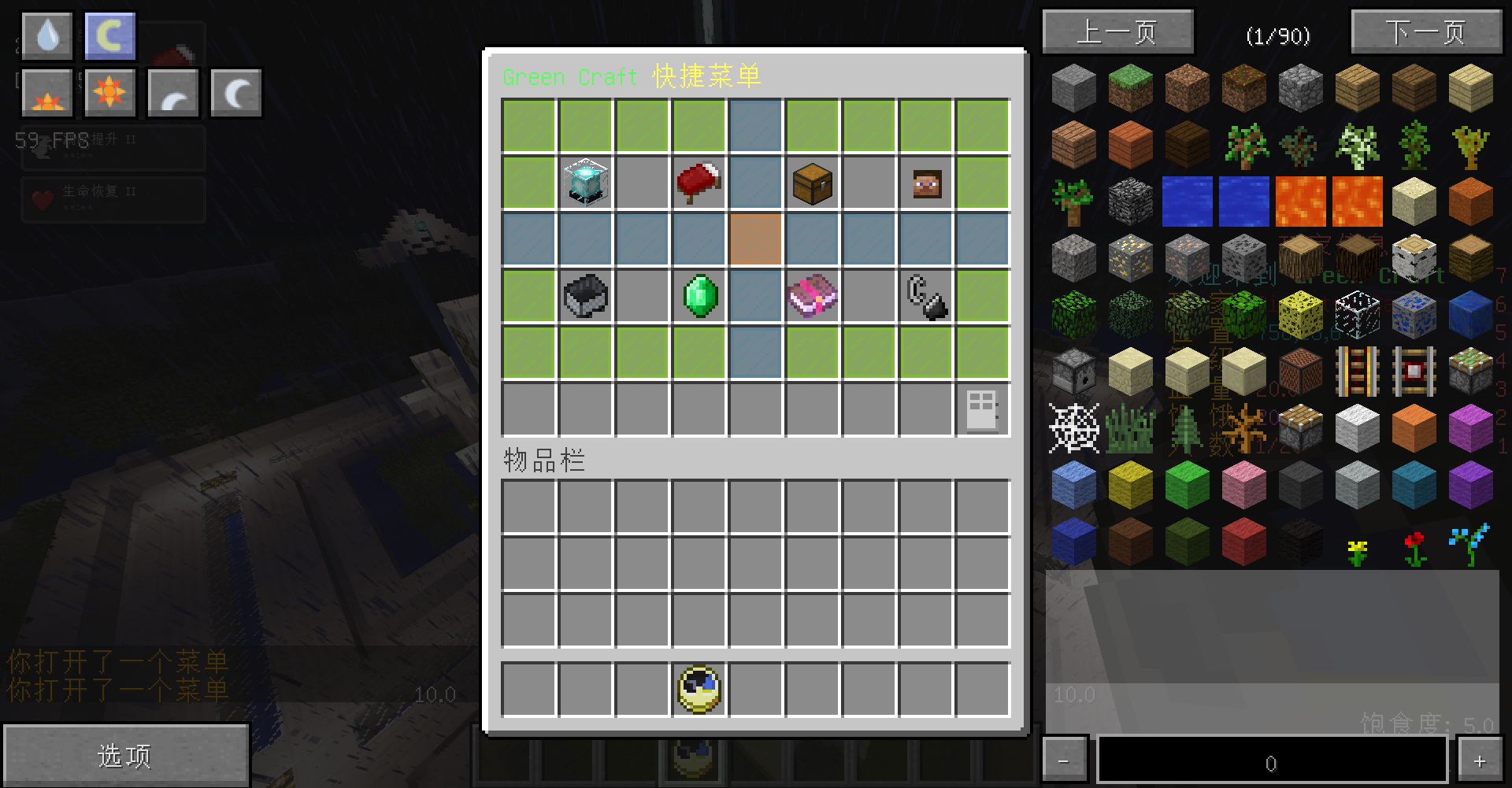Set time to noon with the sun button
This screenshot has width=1512, height=788.
click(109, 93)
